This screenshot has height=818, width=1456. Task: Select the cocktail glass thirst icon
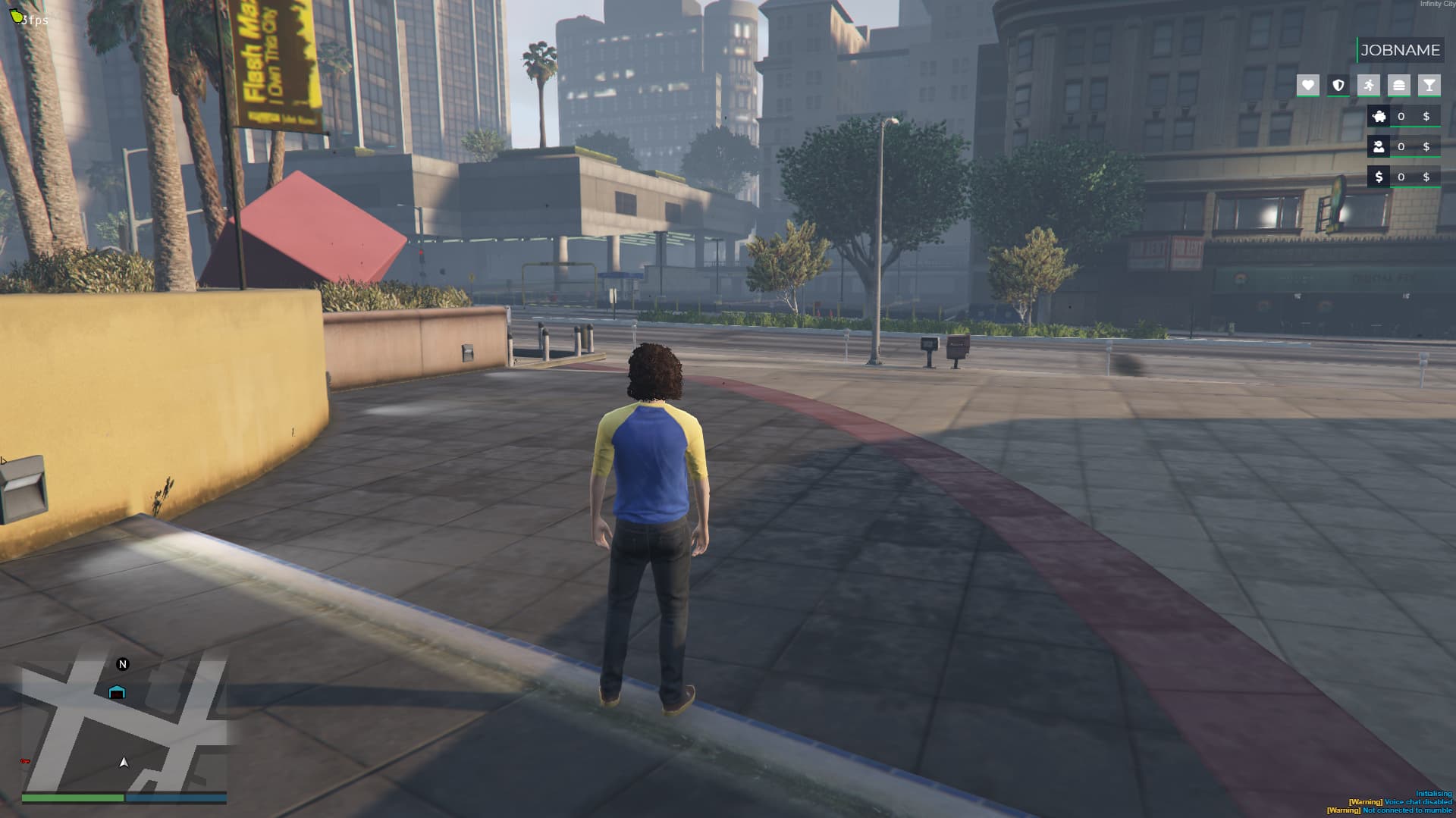[1429, 86]
